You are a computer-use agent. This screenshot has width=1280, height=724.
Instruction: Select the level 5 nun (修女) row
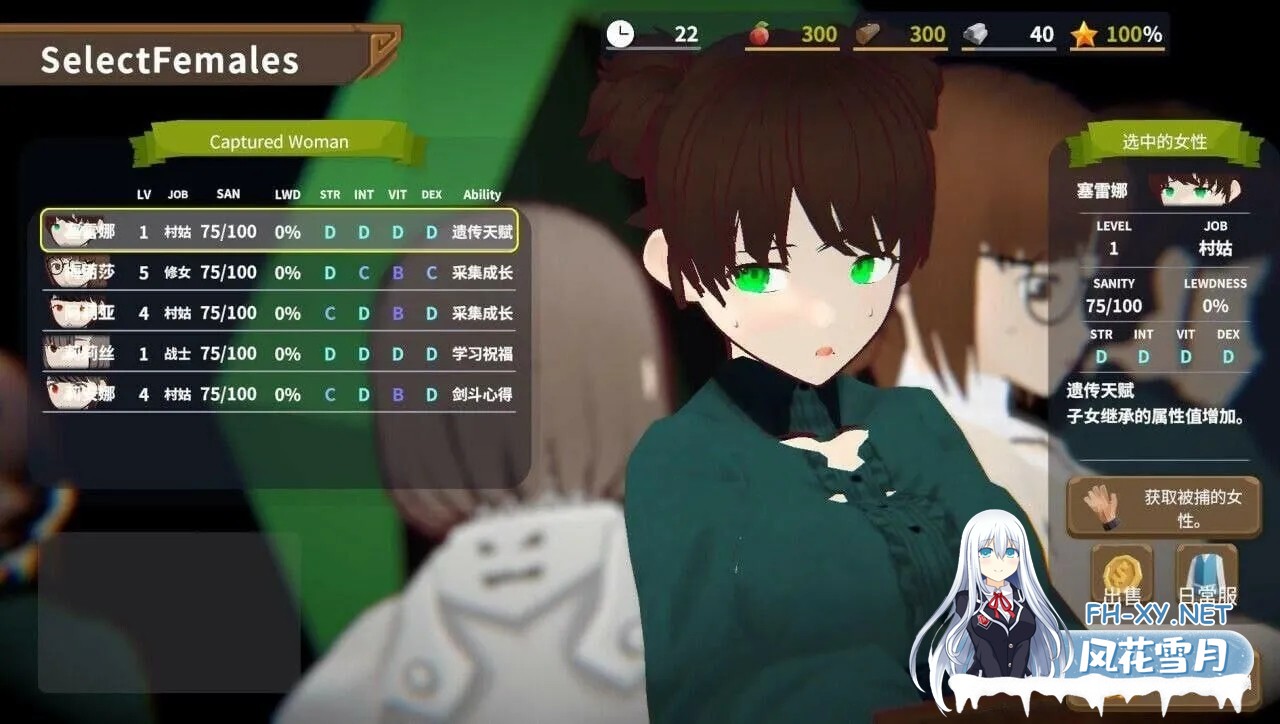tap(280, 272)
